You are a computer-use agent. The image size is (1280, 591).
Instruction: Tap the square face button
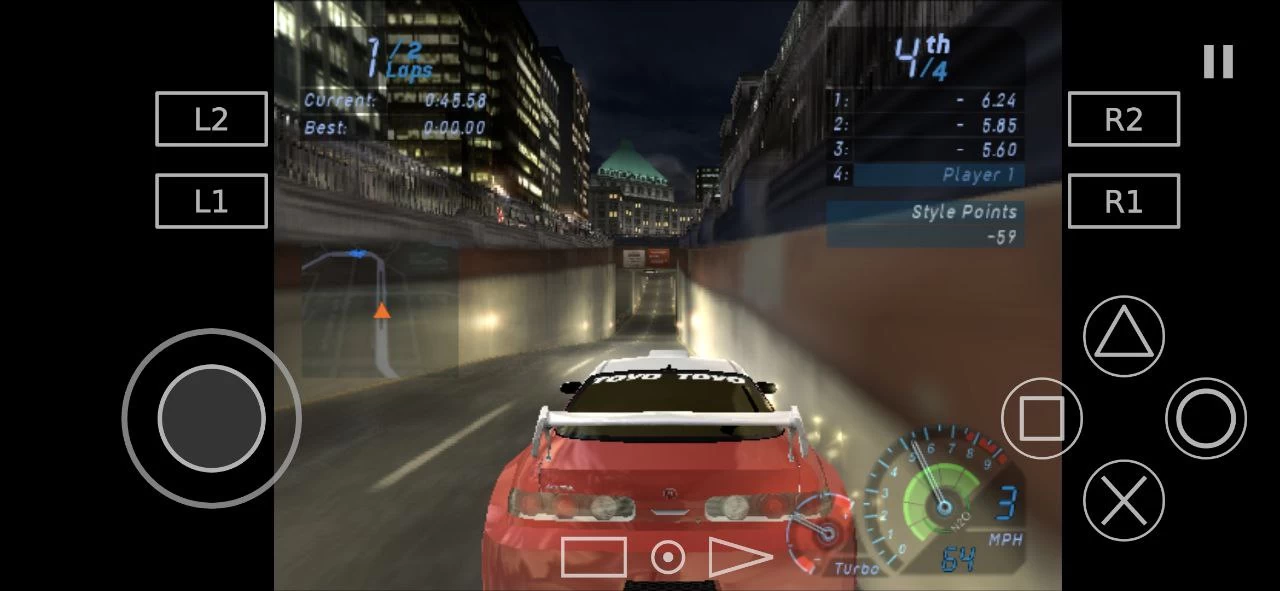pos(1042,418)
